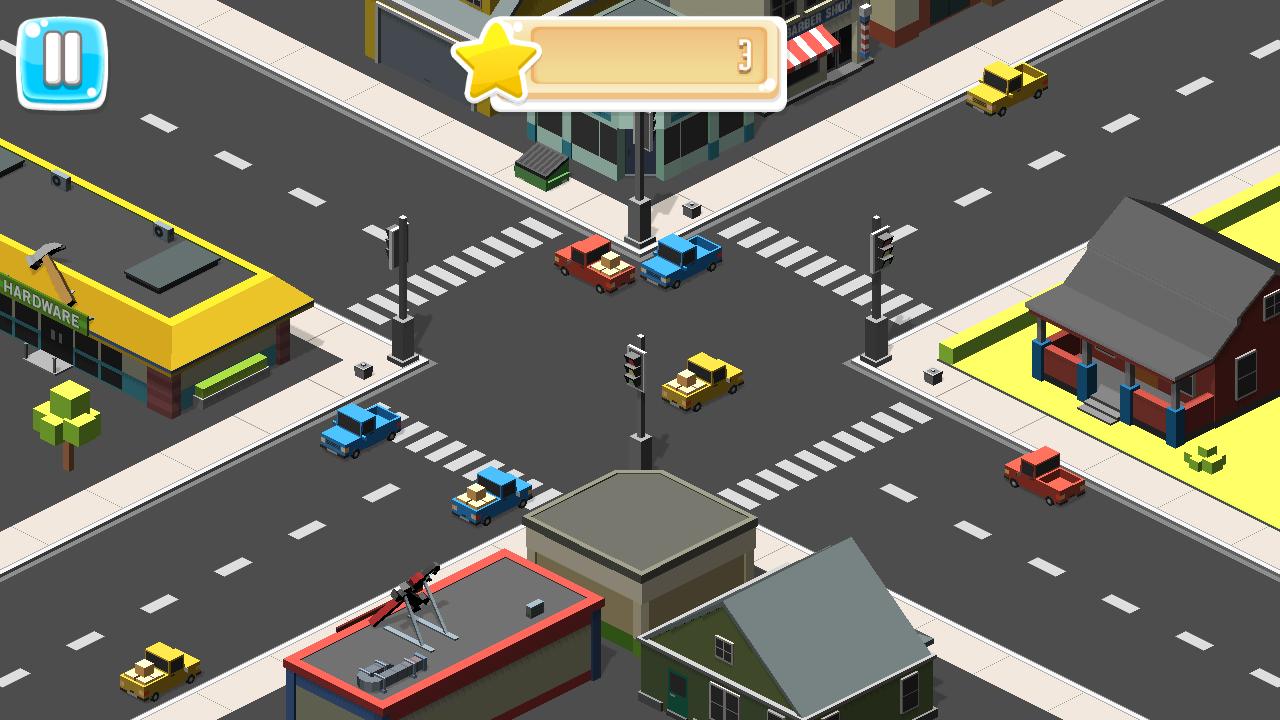
Task: Toggle the center traffic light
Action: coord(632,368)
